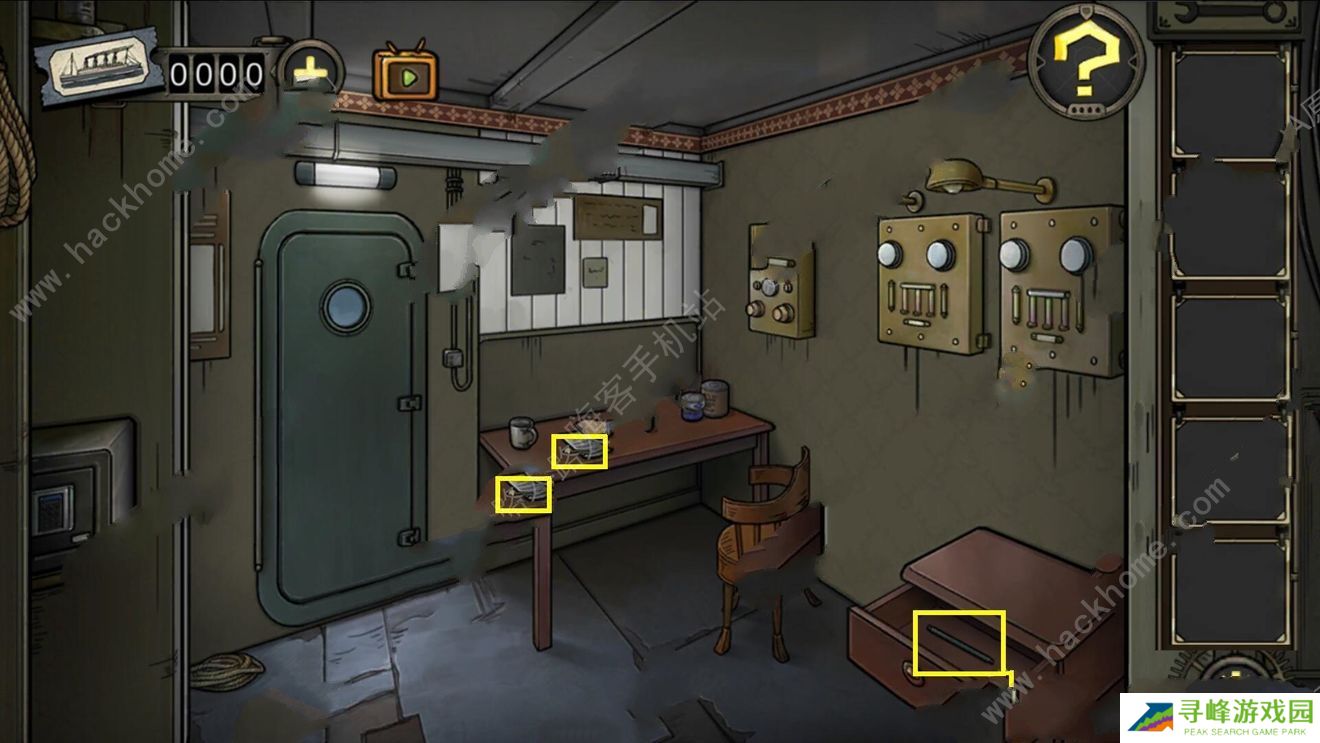The image size is (1320, 743).
Task: Open the yellow question mark hint button
Action: [x=1086, y=64]
